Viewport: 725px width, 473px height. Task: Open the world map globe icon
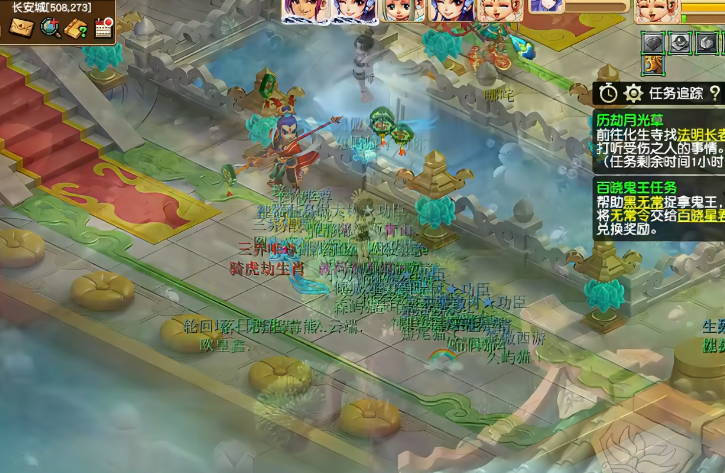pos(49,28)
